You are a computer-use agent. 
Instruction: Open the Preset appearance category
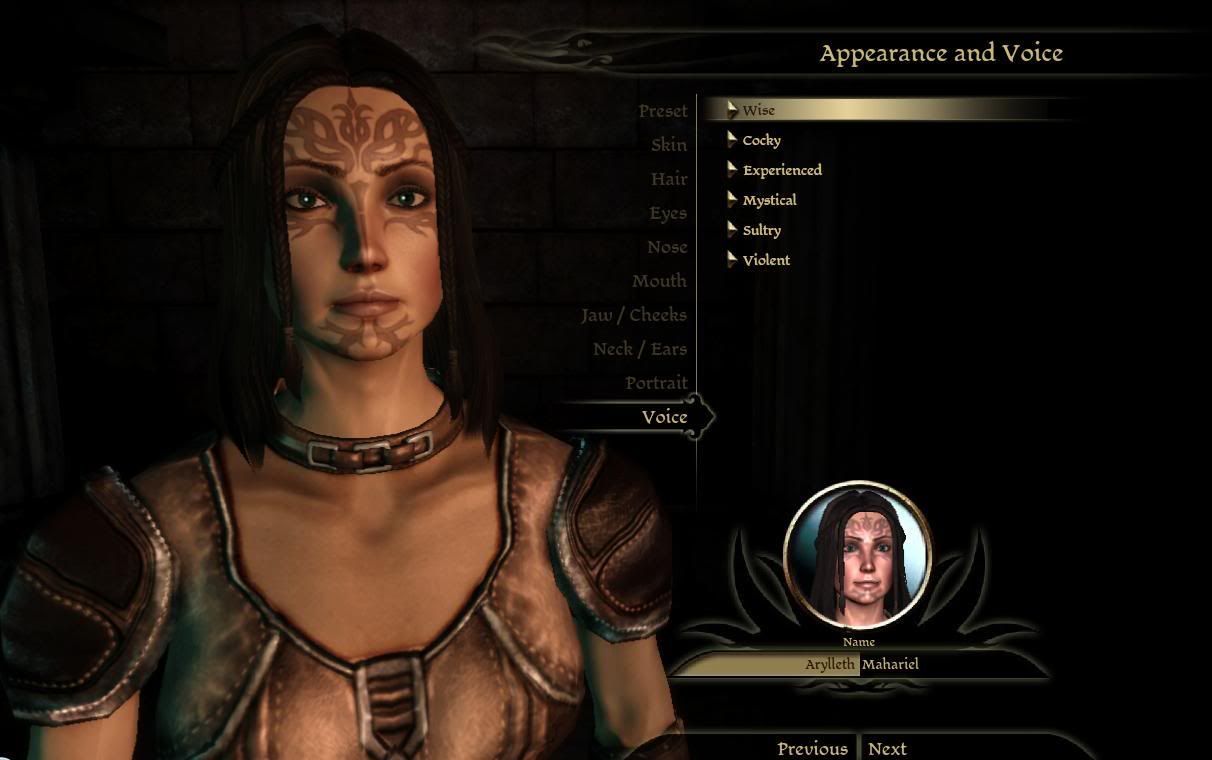pos(663,111)
